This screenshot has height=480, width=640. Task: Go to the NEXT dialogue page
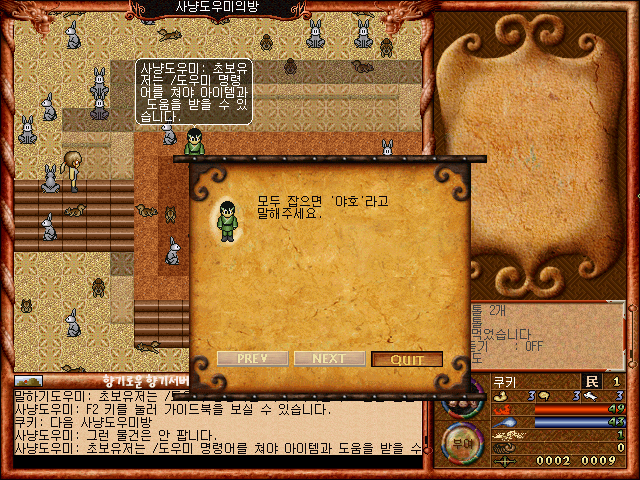click(x=329, y=359)
